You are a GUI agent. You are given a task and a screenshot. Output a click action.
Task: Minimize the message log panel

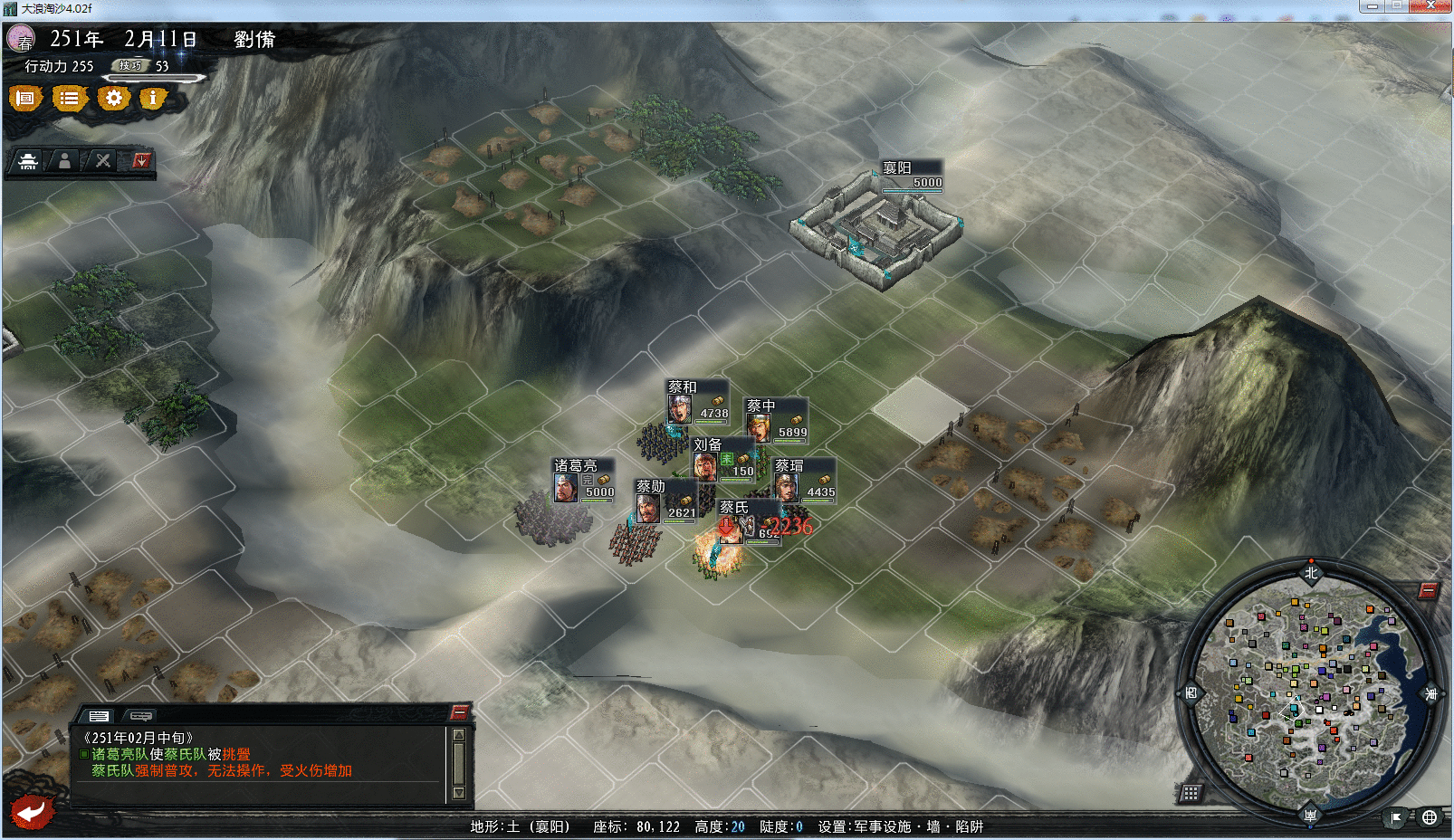pyautogui.click(x=459, y=711)
